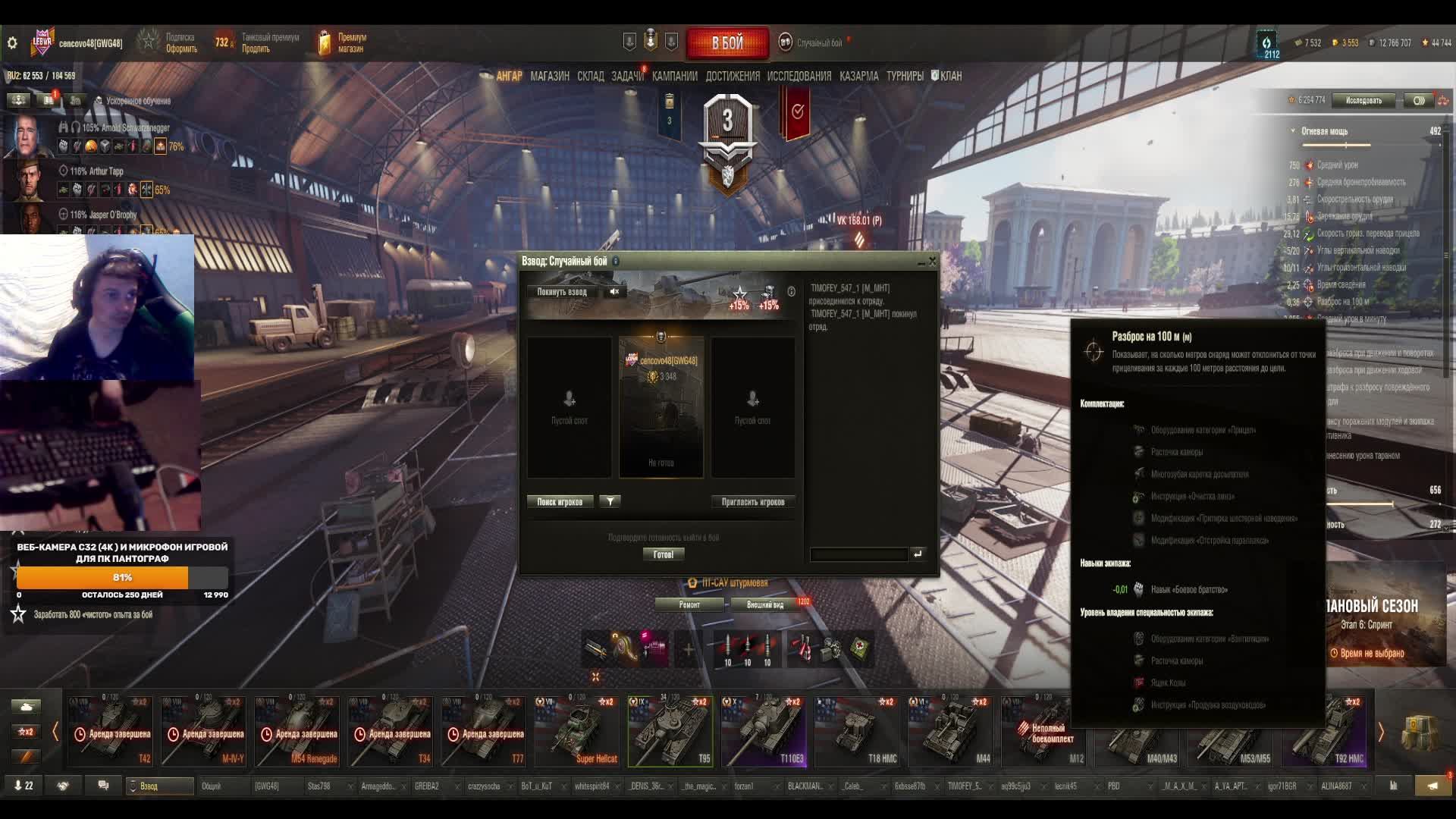Show the ТУРНИРЫ tab
The image size is (1456, 819).
[x=905, y=76]
